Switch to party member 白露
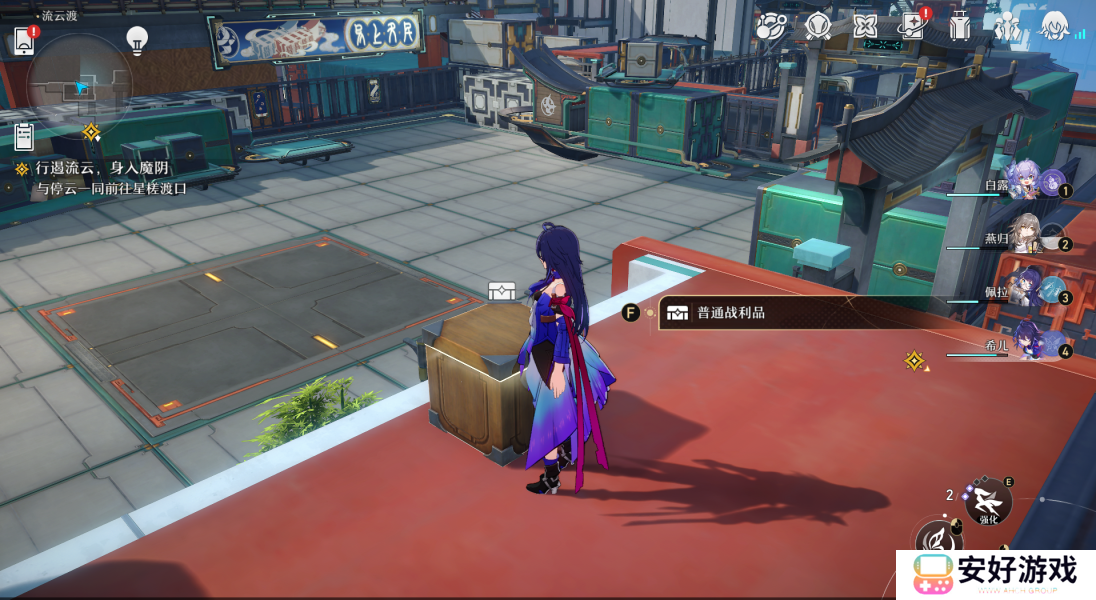The image size is (1096, 600). click(1030, 185)
